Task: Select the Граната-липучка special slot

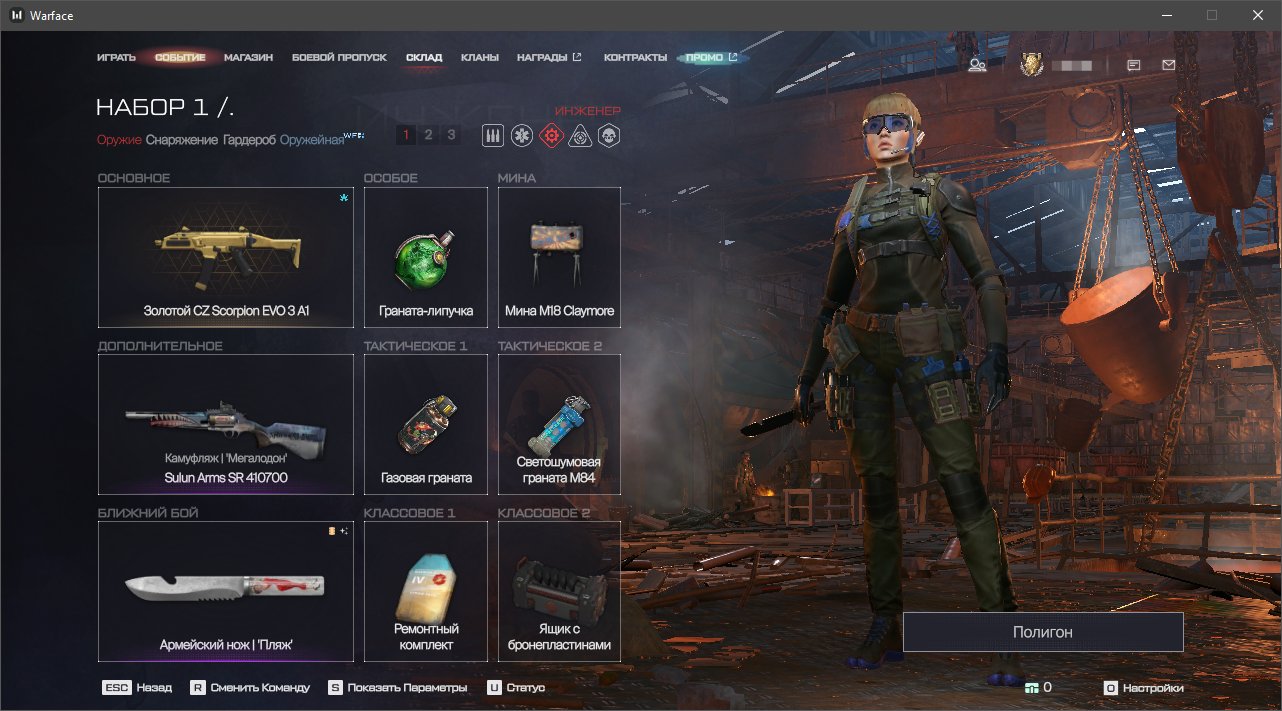Action: (426, 257)
